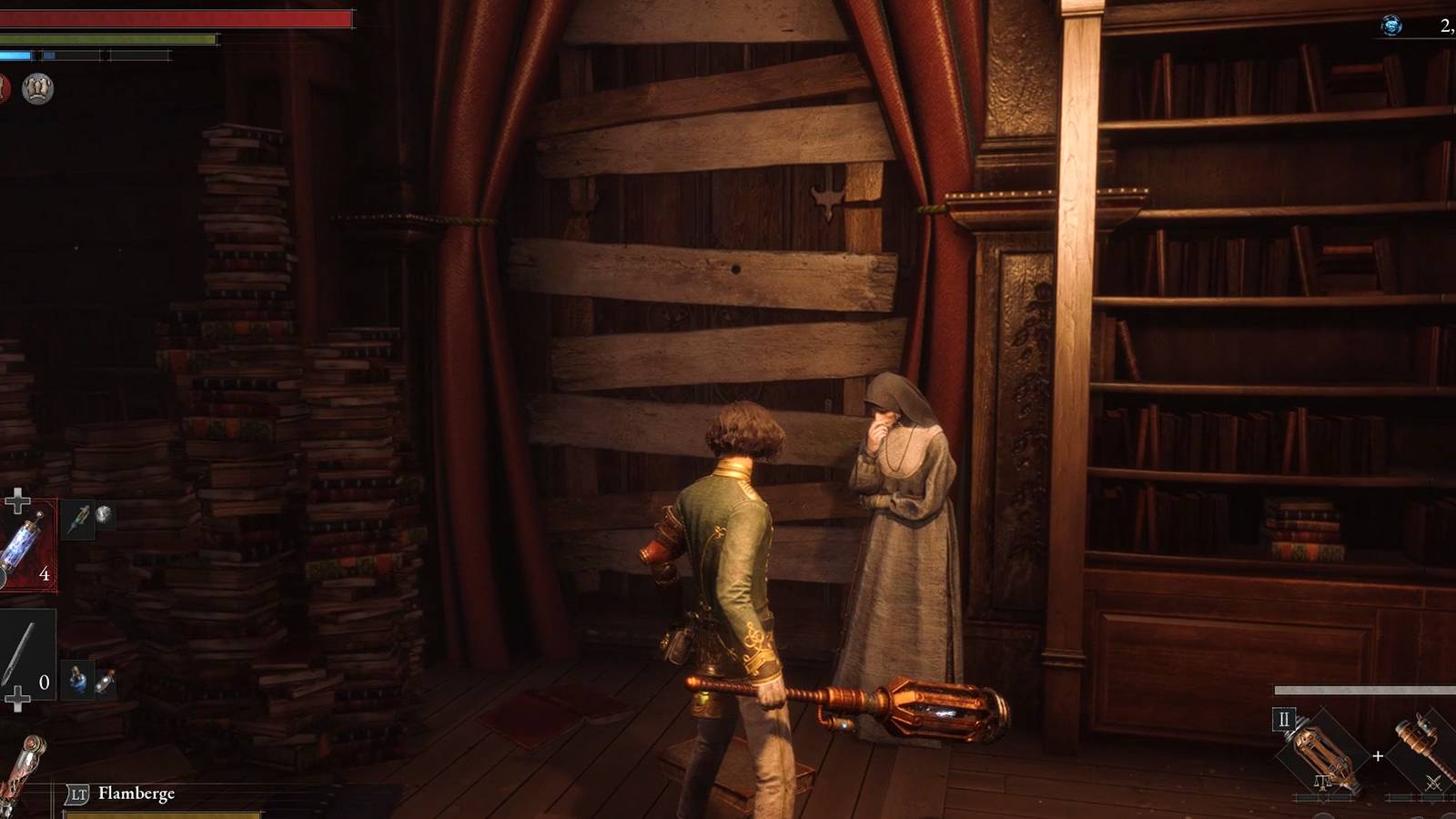Click the plus between the weapon slots
1456x819 pixels.
tap(1378, 755)
